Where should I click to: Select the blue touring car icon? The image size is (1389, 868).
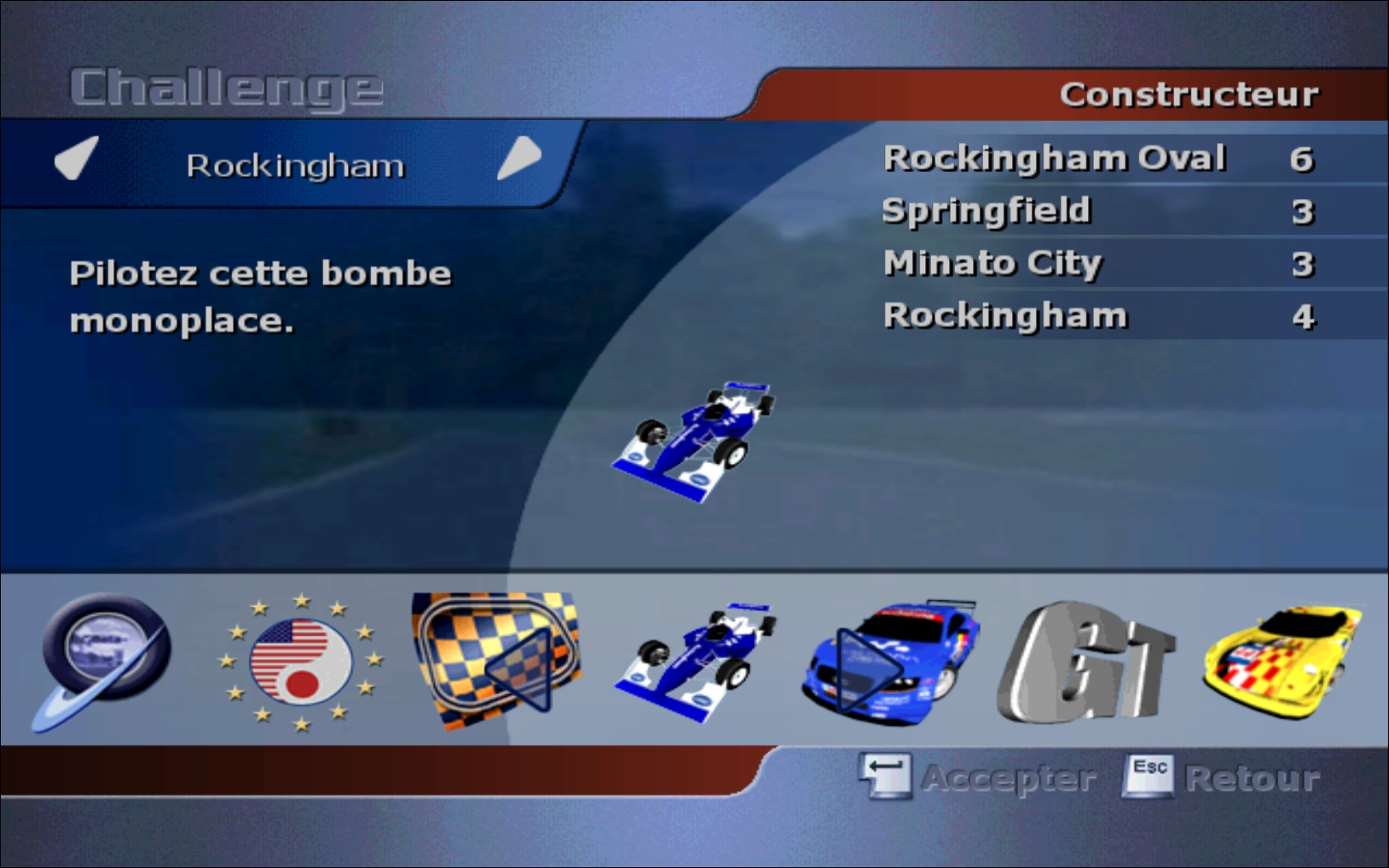[891, 662]
